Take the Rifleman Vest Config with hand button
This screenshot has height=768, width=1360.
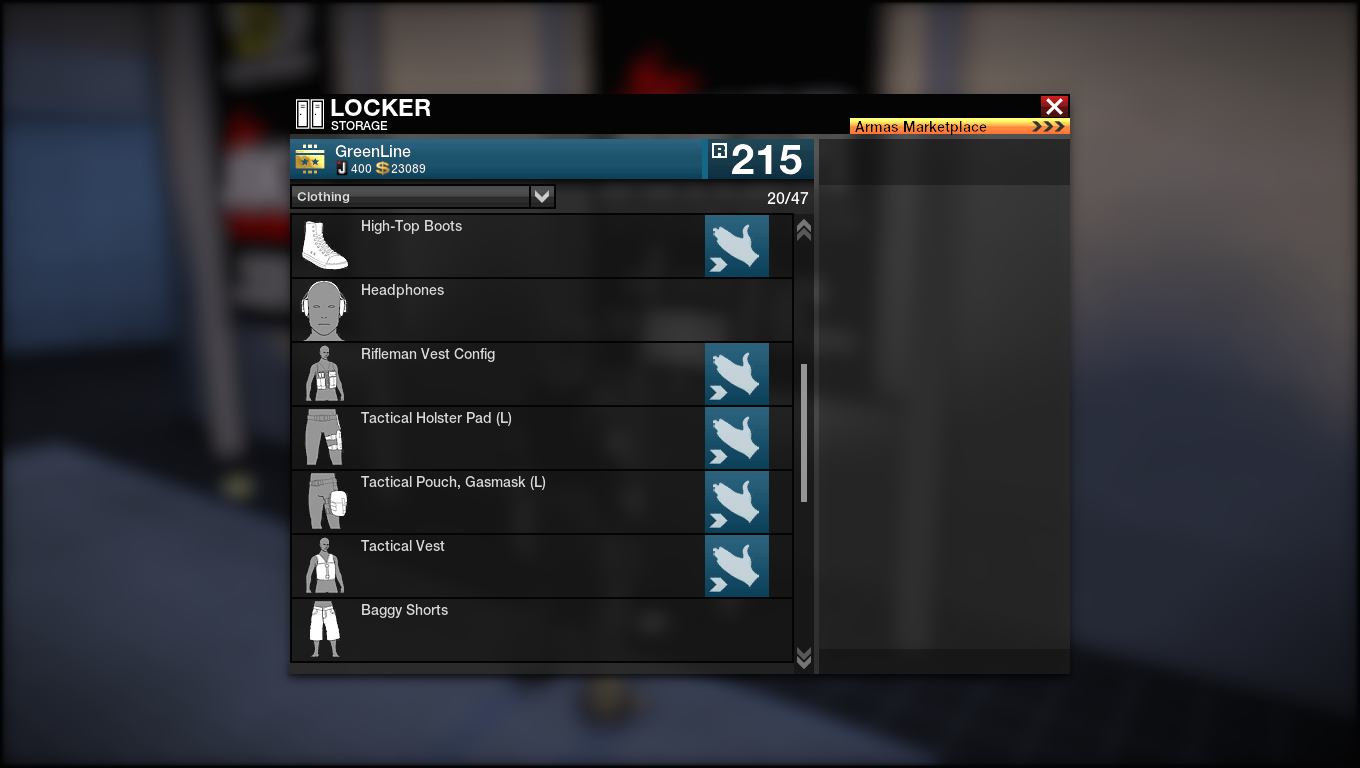(x=737, y=374)
